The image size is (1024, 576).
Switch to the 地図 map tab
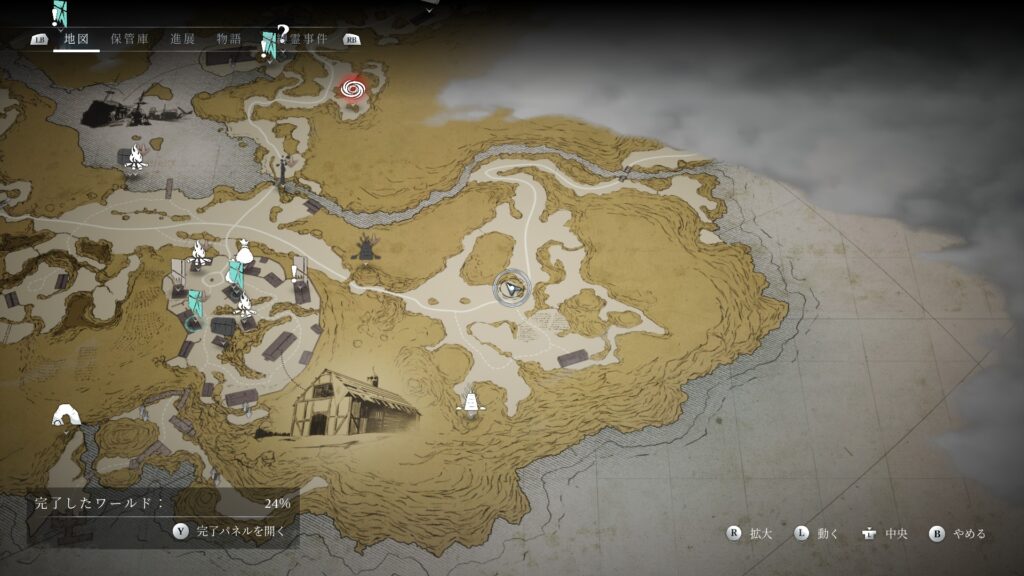76,39
